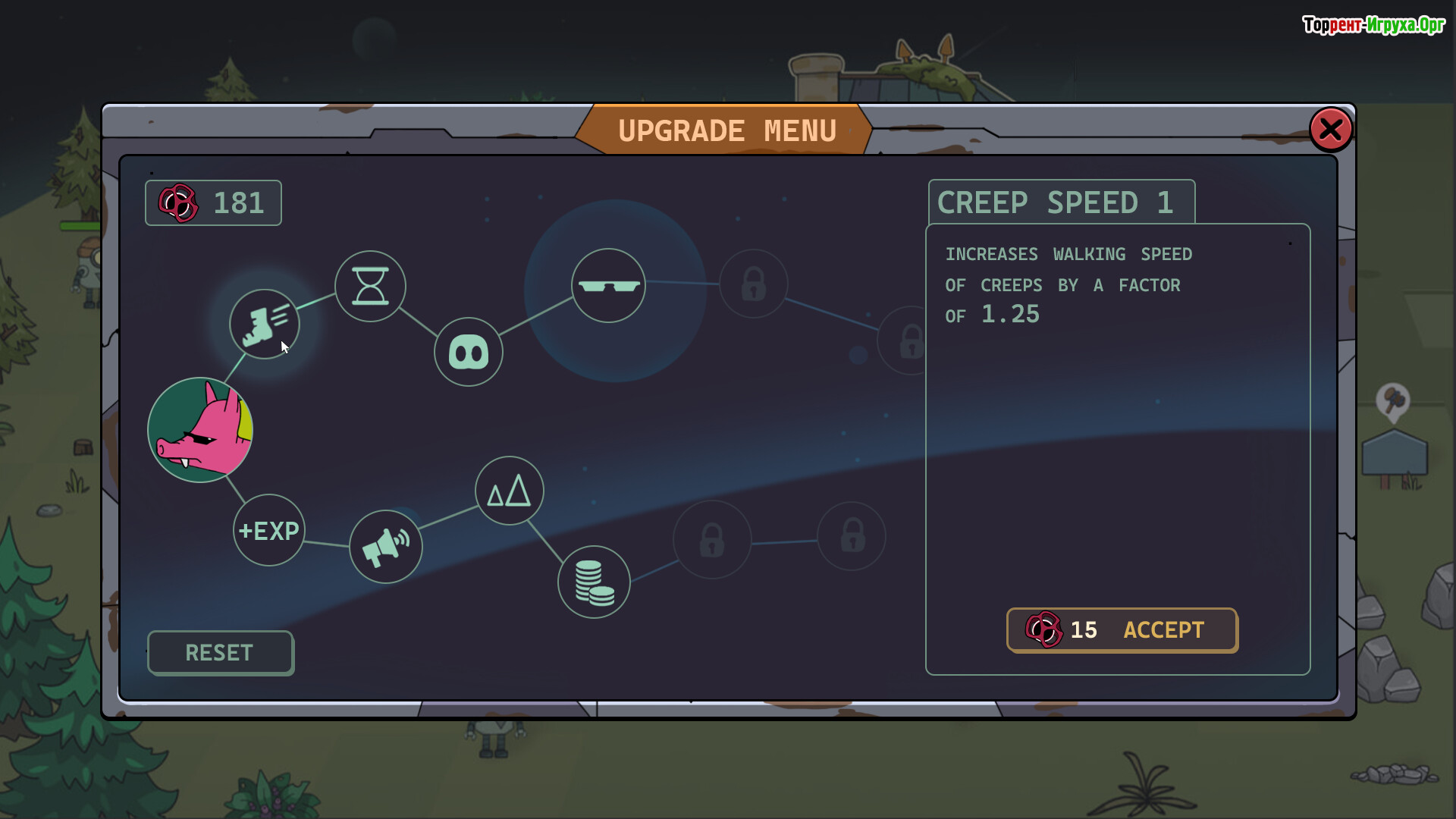
Task: Pick the sunglasses upgrade node
Action: [x=608, y=285]
